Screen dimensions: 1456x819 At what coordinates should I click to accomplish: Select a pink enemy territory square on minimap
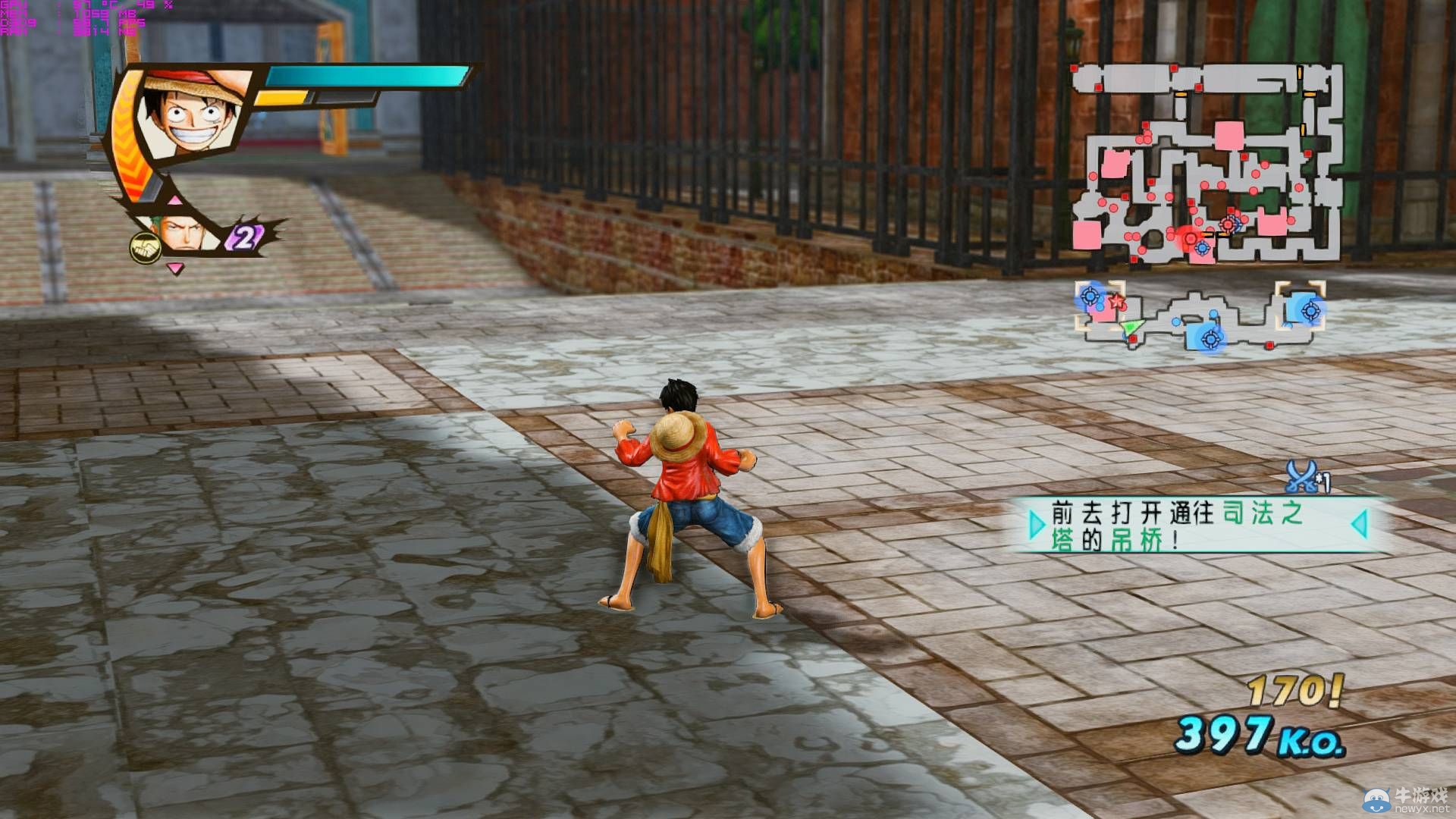pos(1229,134)
